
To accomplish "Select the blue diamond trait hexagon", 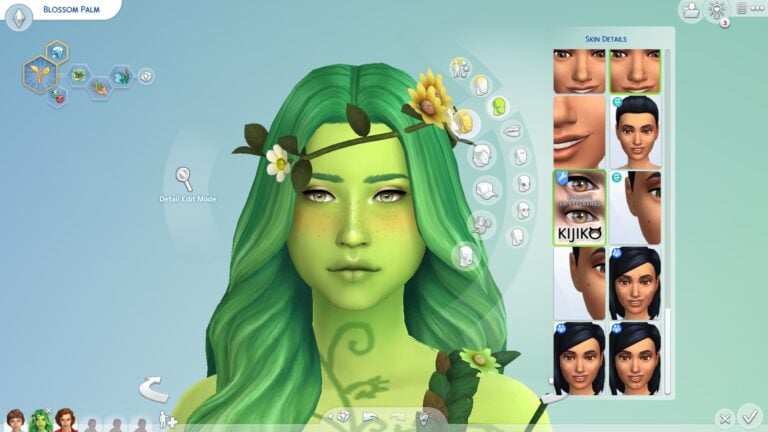I will tap(57, 51).
